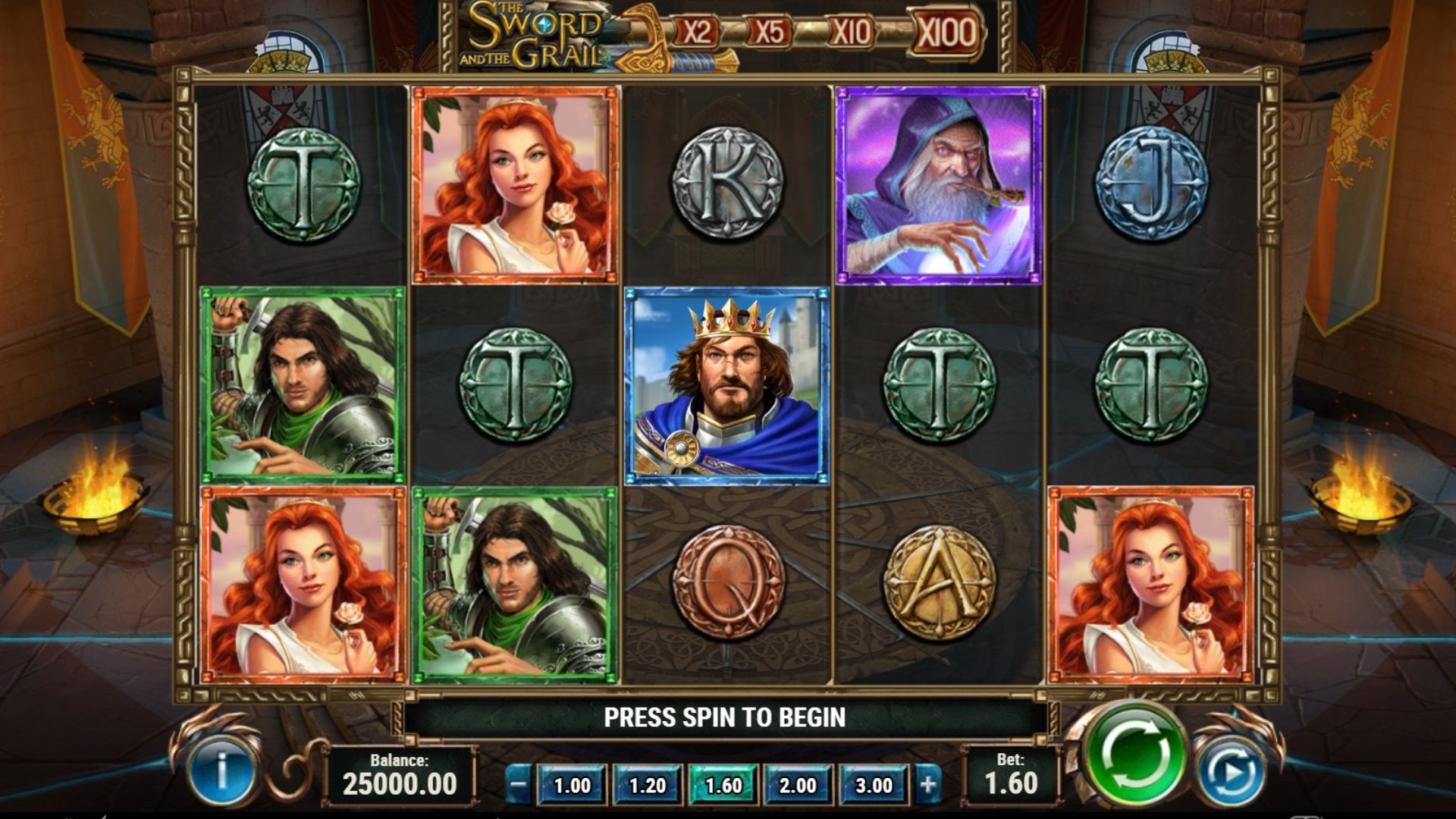
Task: Set the bet to 1.00
Action: 572,786
